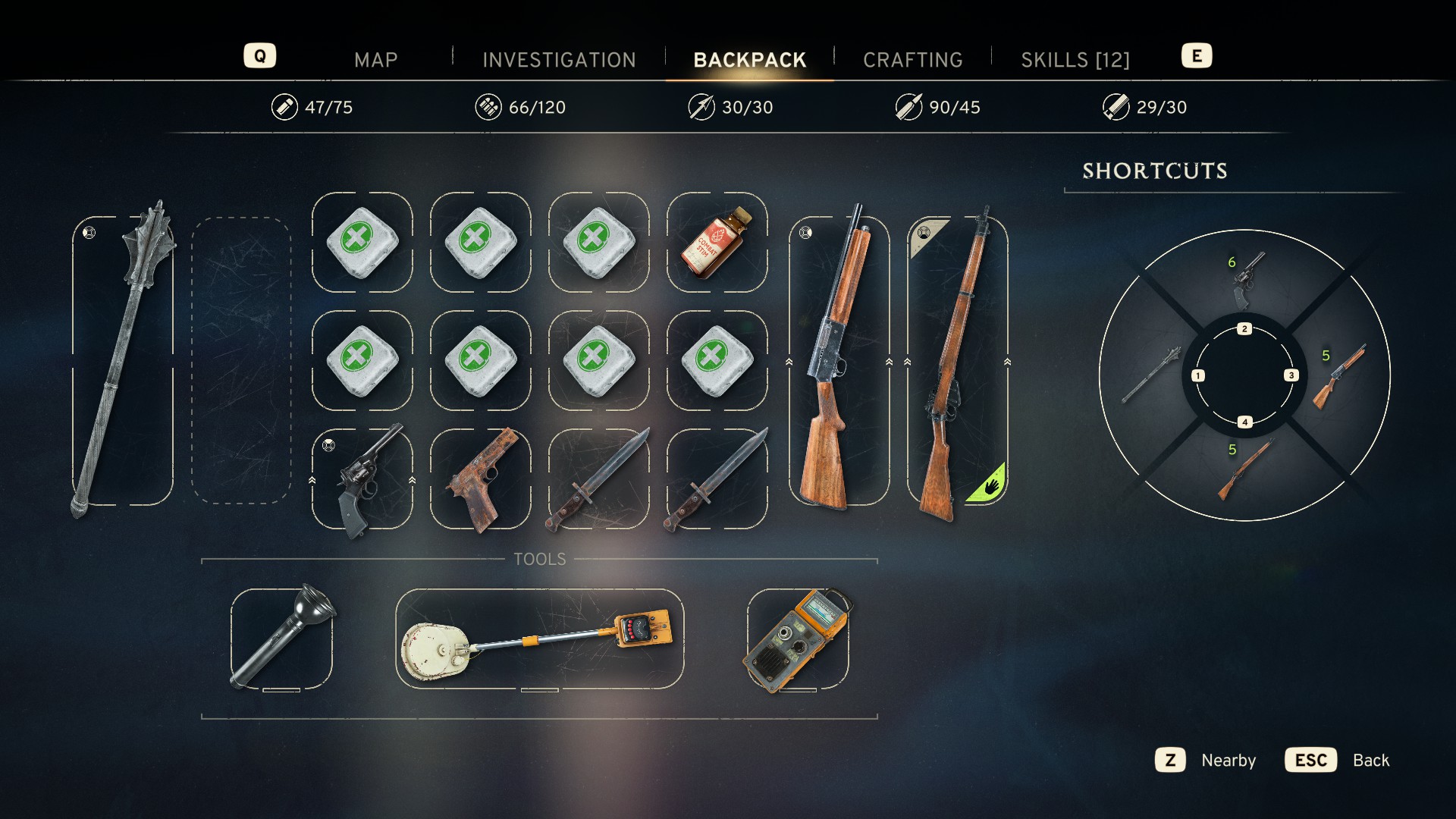Select the revolver in the backpack

(362, 479)
